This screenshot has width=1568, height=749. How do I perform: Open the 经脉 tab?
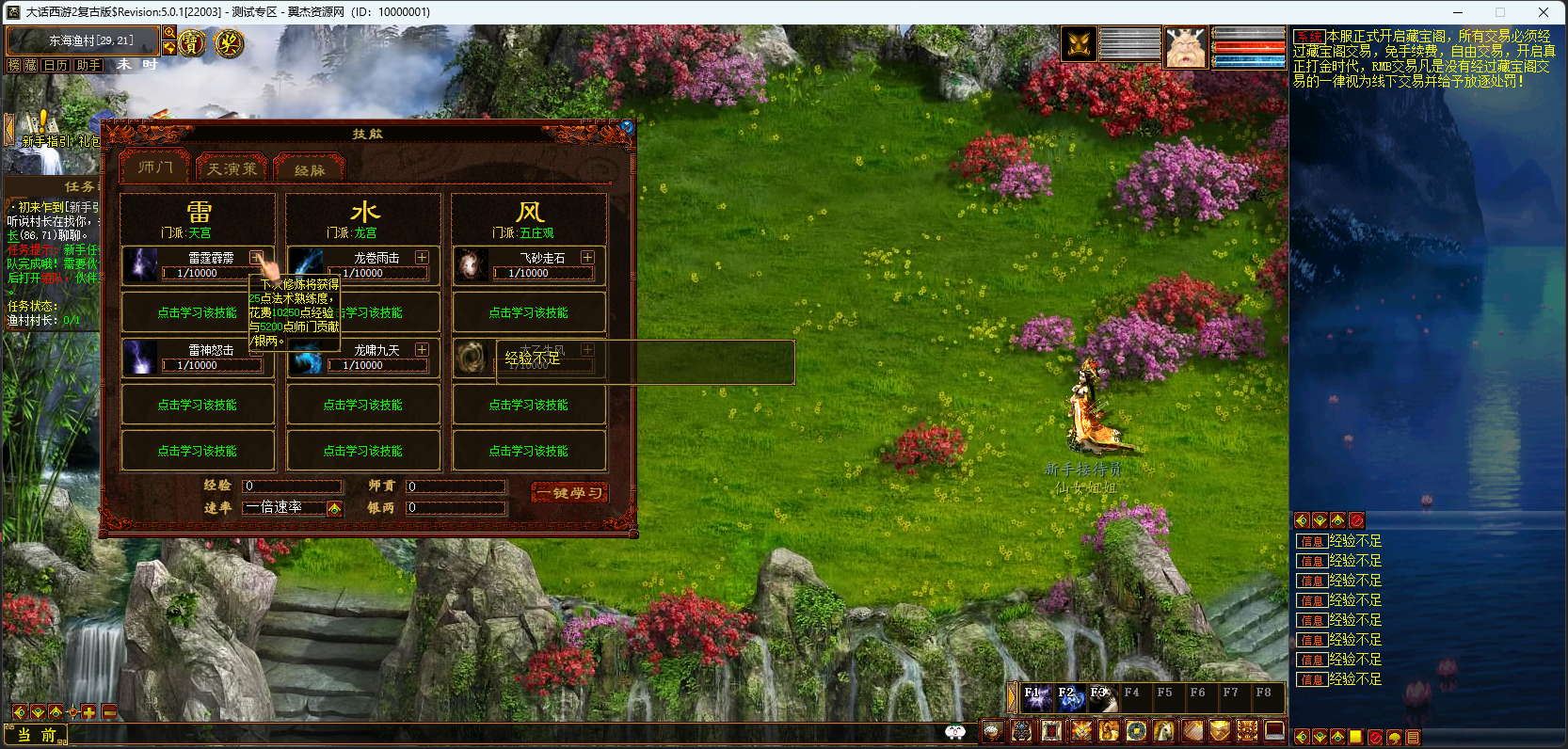click(310, 169)
